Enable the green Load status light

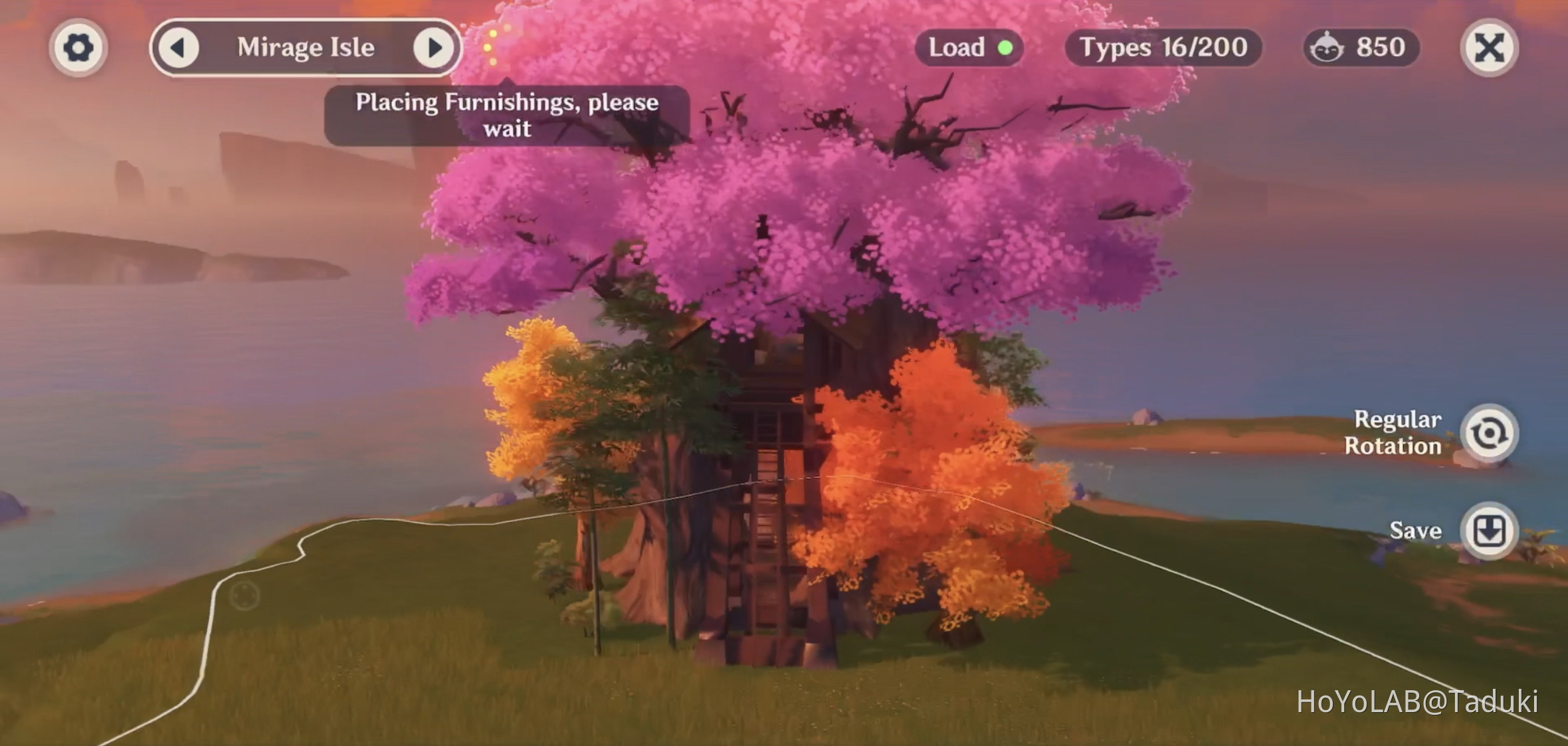(x=1004, y=47)
